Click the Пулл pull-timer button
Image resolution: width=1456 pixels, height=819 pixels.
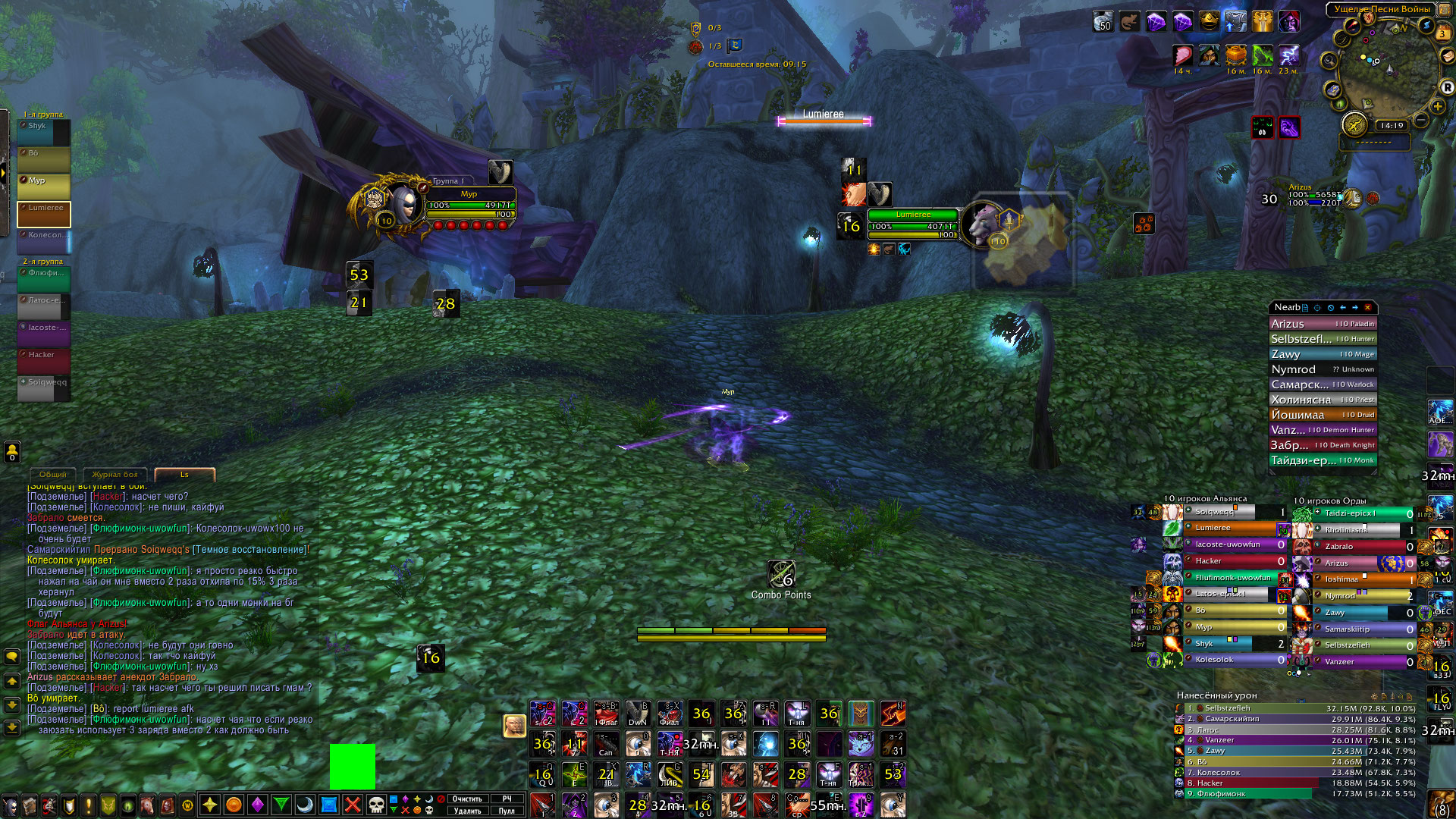507,811
